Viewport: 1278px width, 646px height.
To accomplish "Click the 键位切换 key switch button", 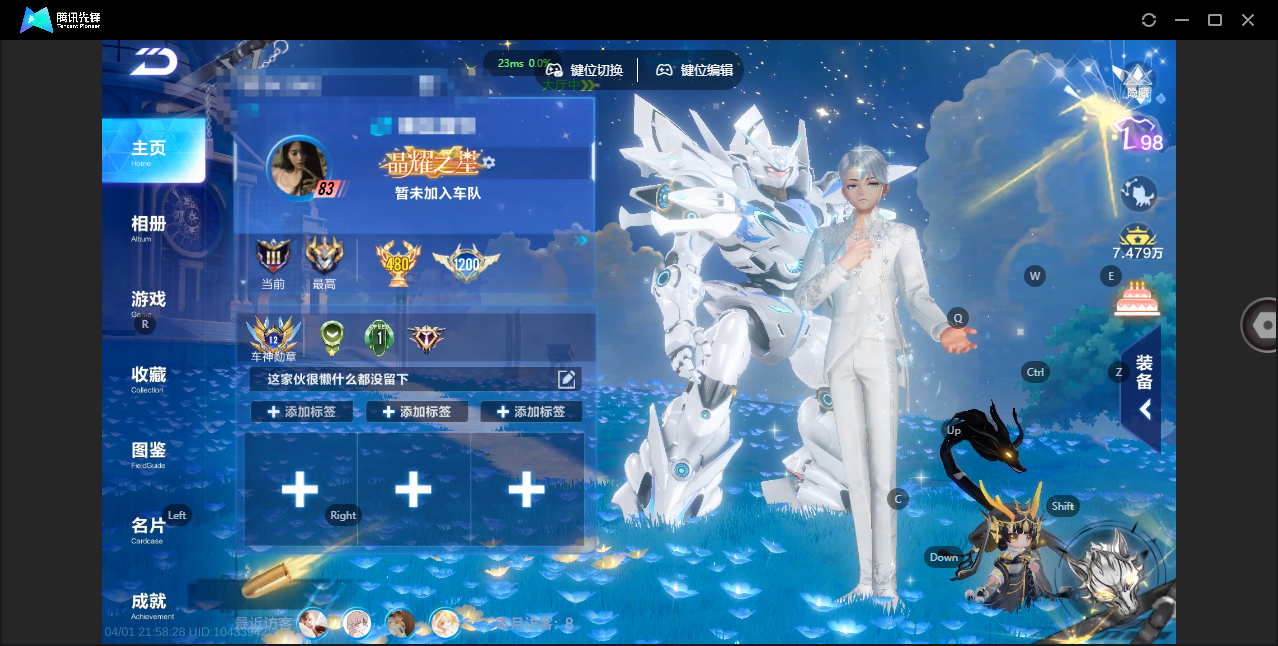I will coord(585,70).
